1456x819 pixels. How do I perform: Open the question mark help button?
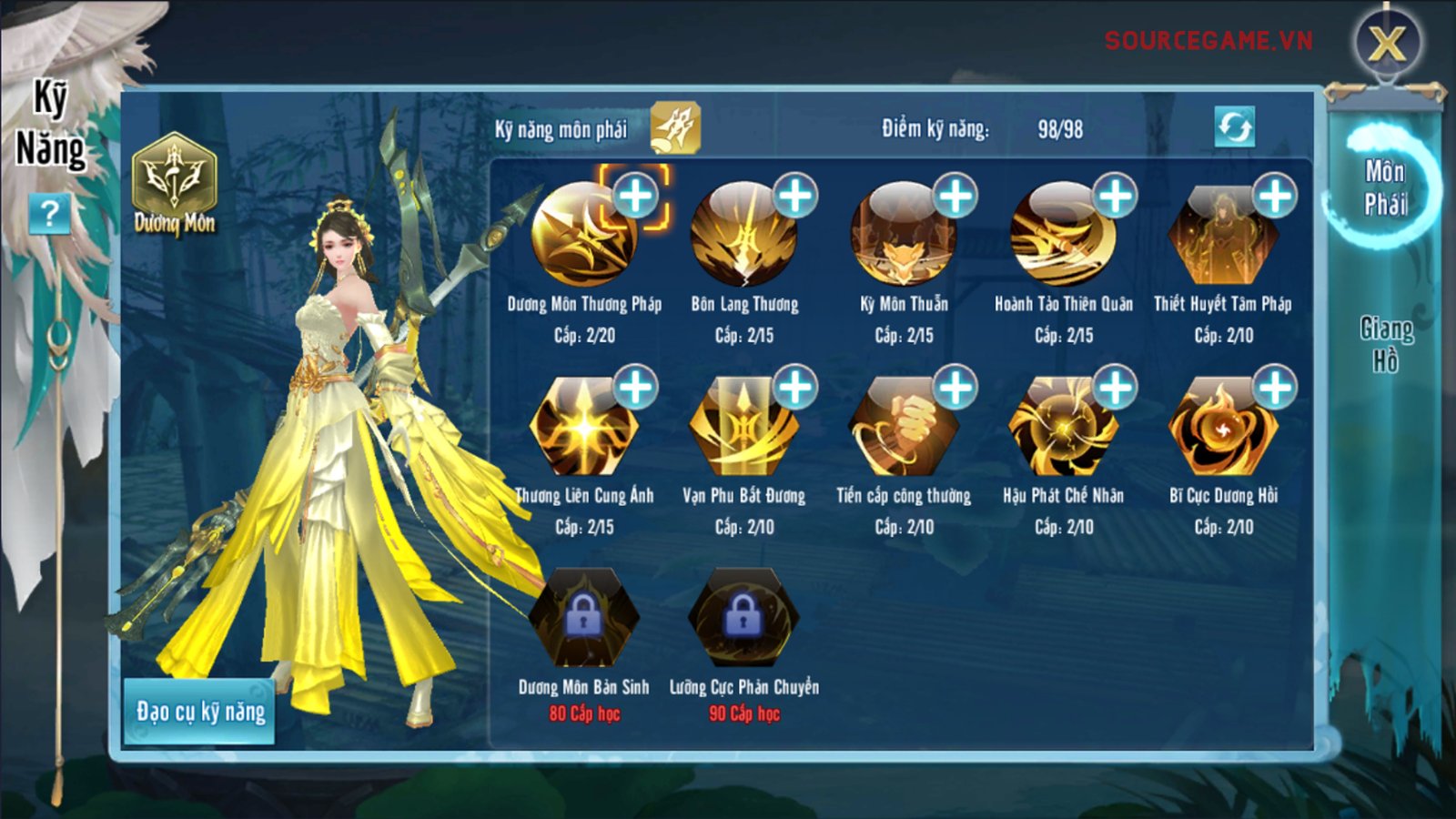(49, 215)
